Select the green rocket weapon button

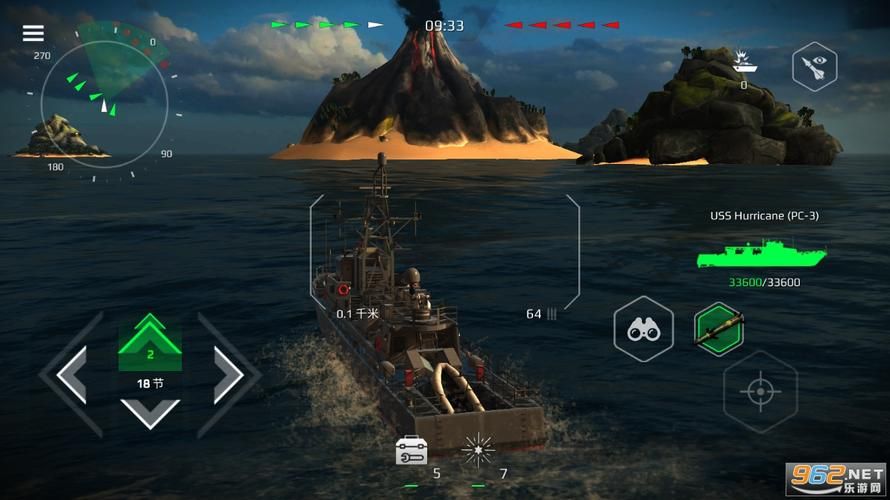coord(719,328)
